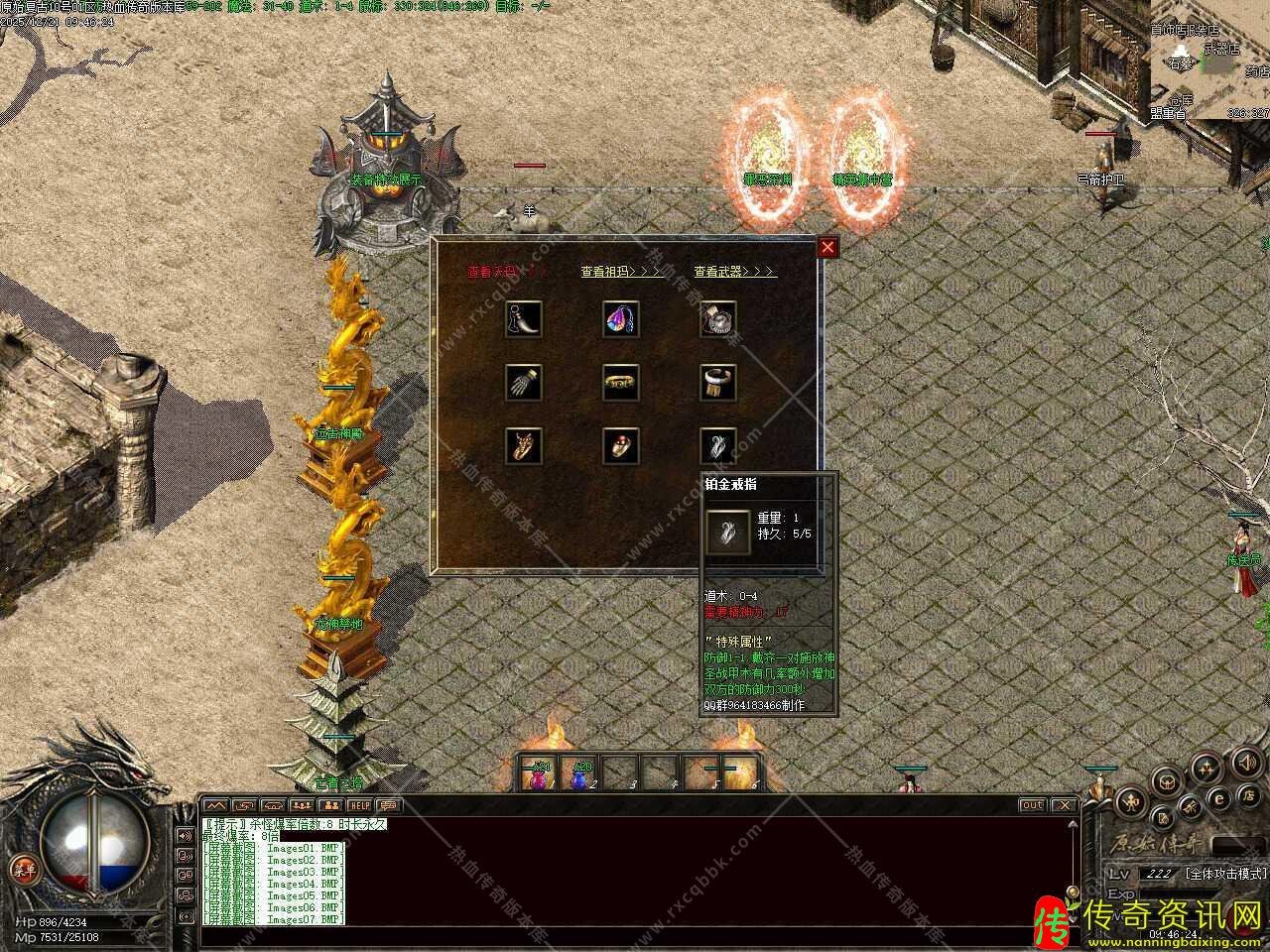Select the skeletal glove item

pos(523,382)
